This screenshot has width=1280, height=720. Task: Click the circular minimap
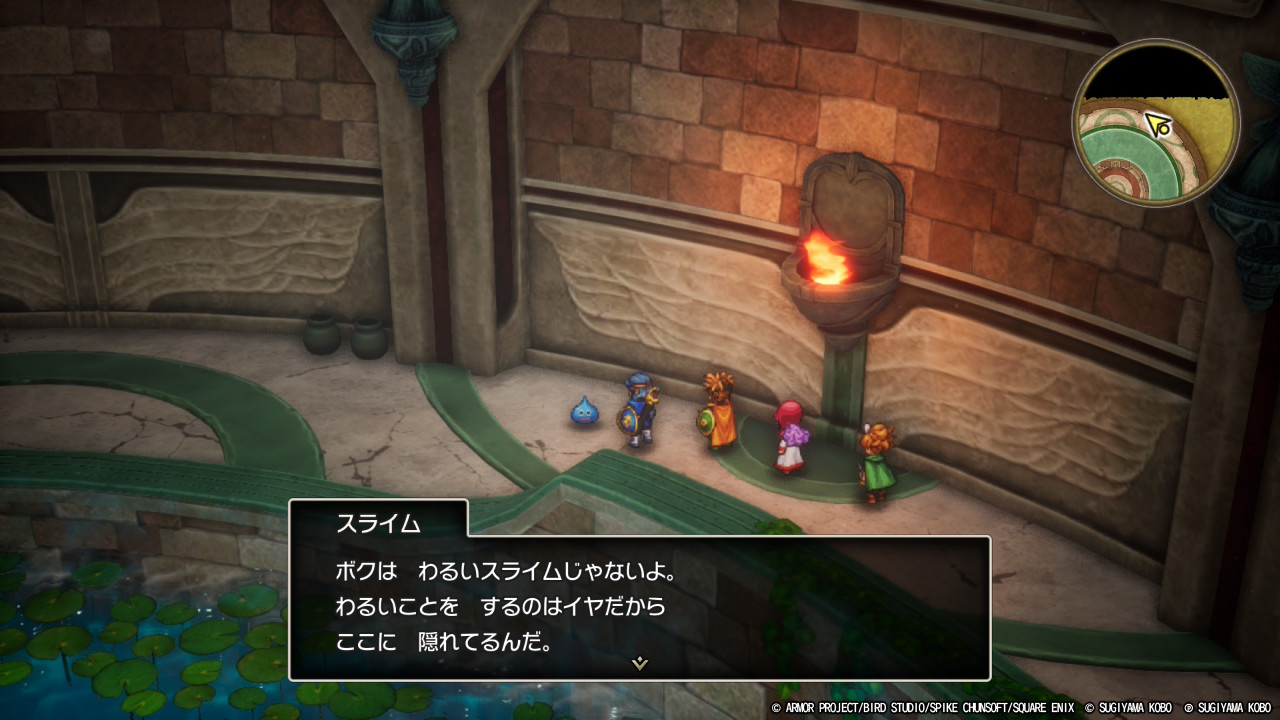(1156, 122)
